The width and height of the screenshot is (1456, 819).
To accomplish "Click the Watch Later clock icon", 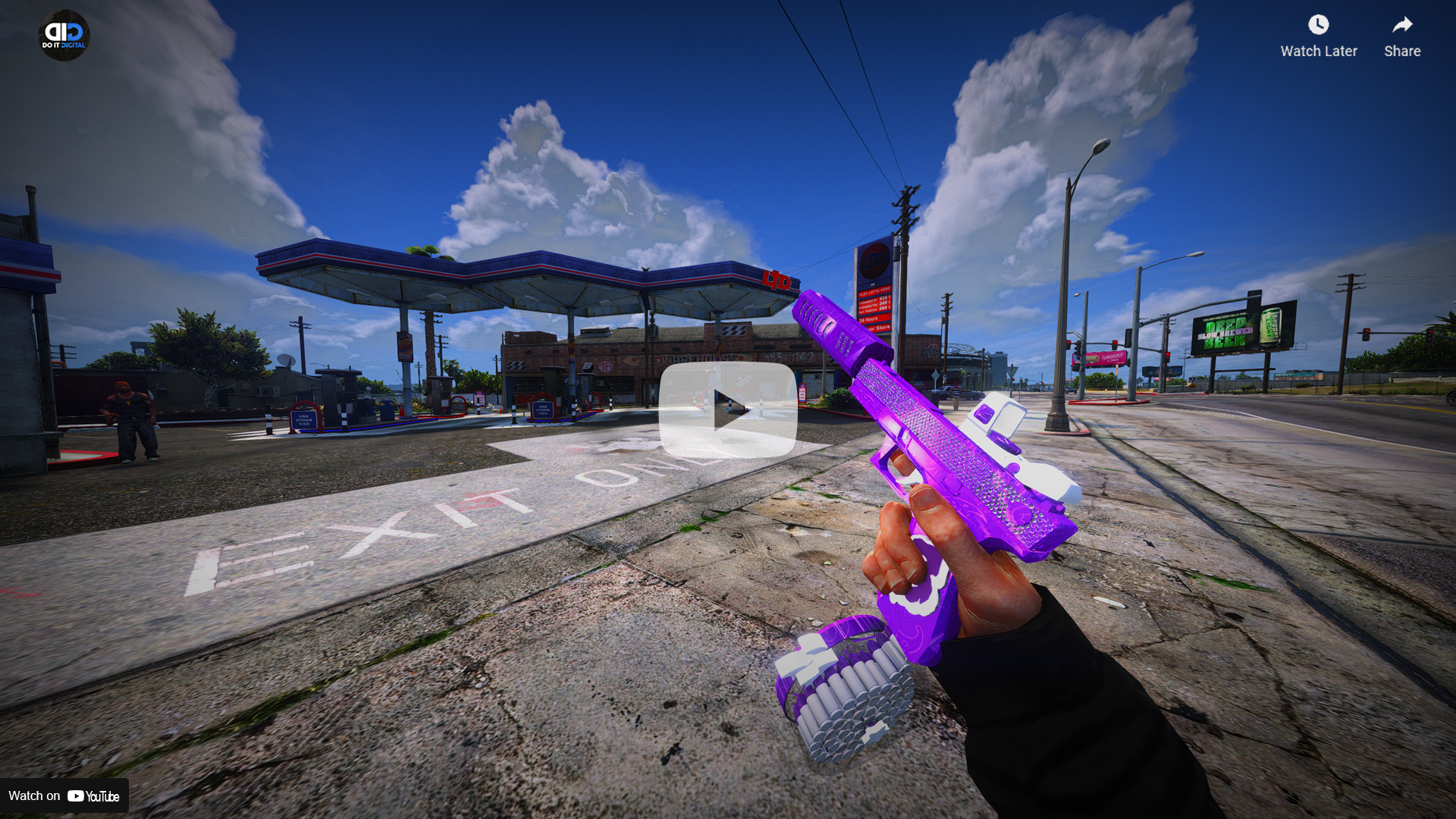I will (x=1319, y=25).
